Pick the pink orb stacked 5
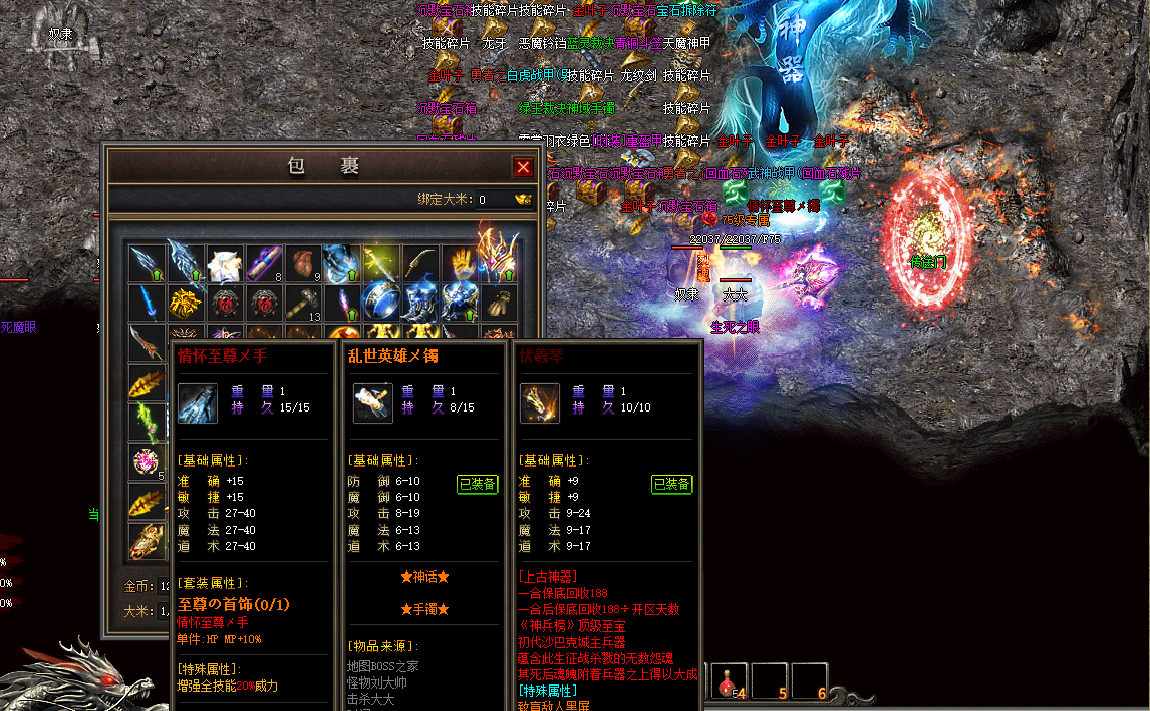The image size is (1150, 711). 147,462
